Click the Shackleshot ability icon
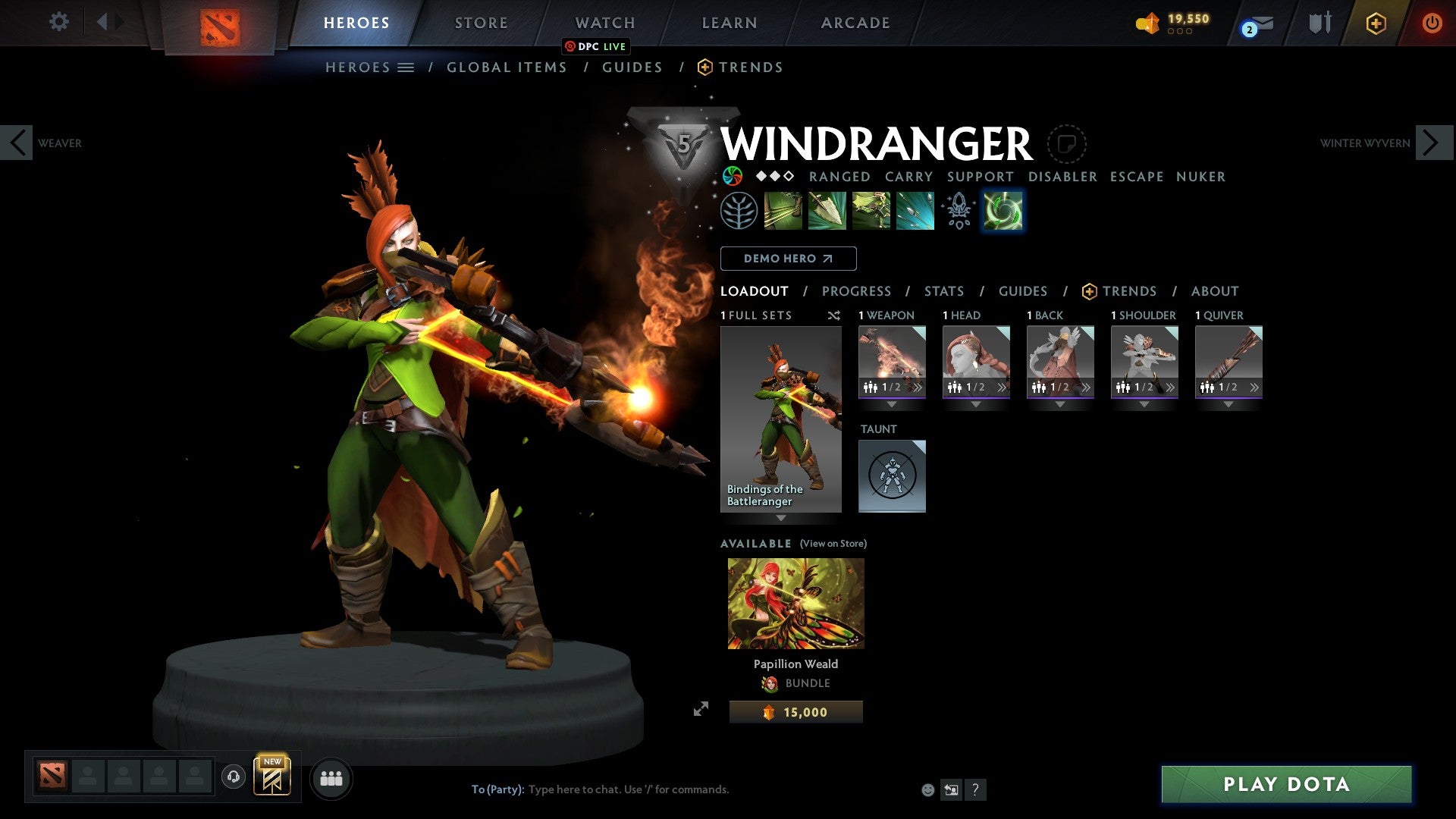This screenshot has width=1456, height=819. 784,211
